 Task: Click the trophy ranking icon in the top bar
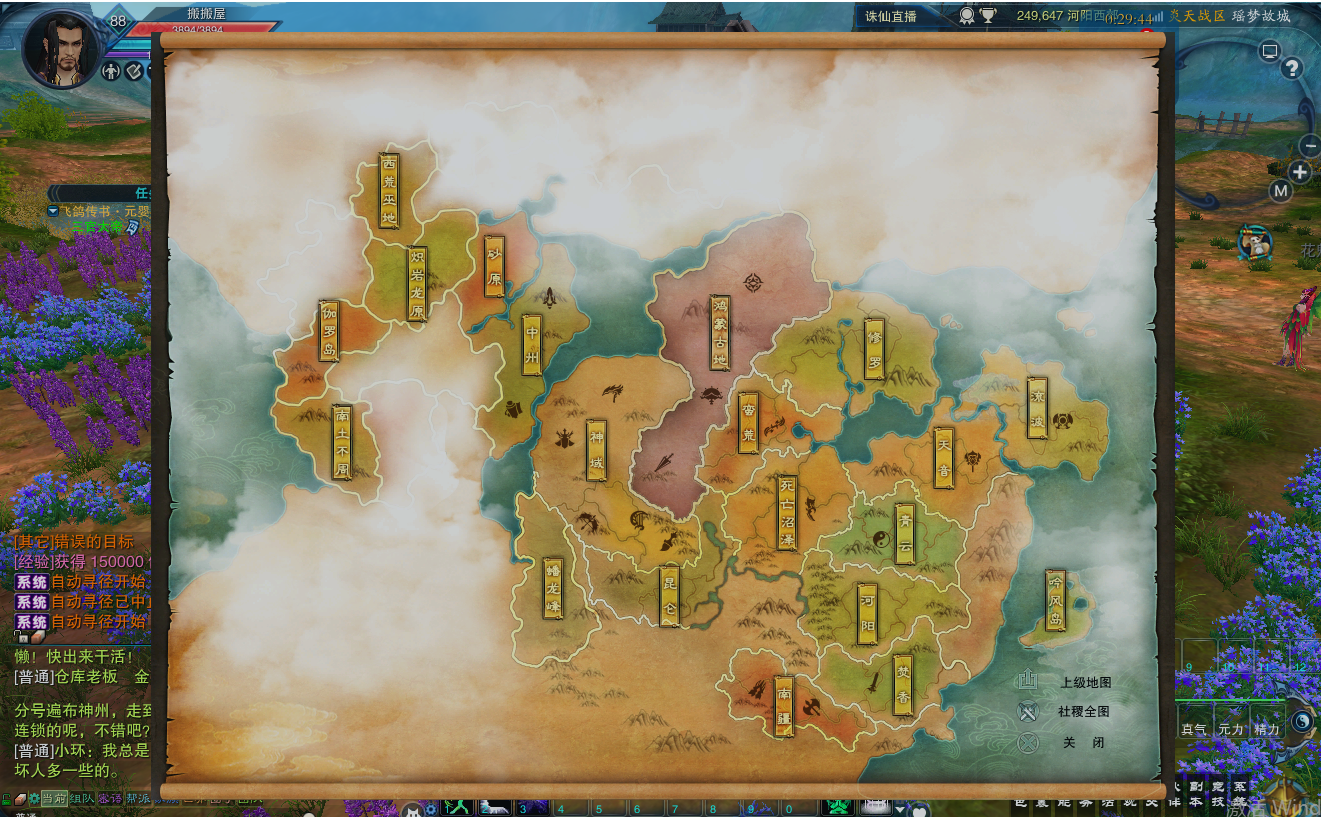[990, 15]
